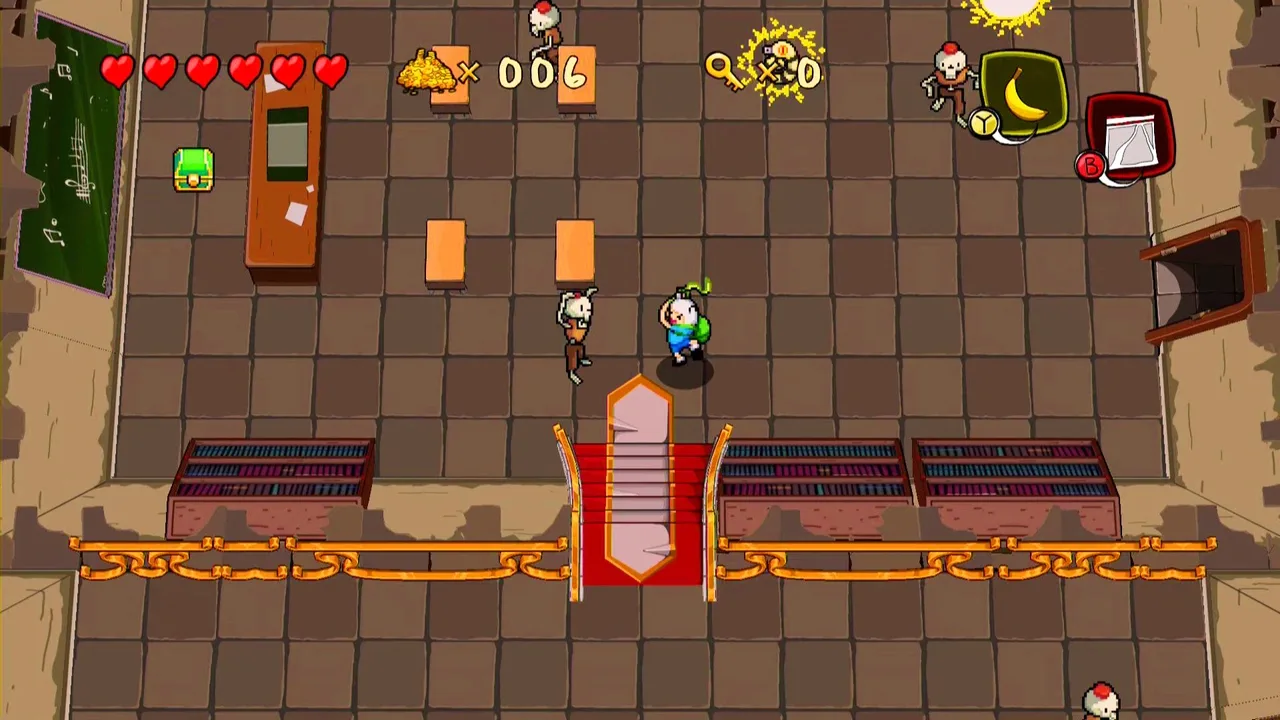The image size is (1280, 720).
Task: Click the glowing sun sprite at top
Action: pos(1005,12)
